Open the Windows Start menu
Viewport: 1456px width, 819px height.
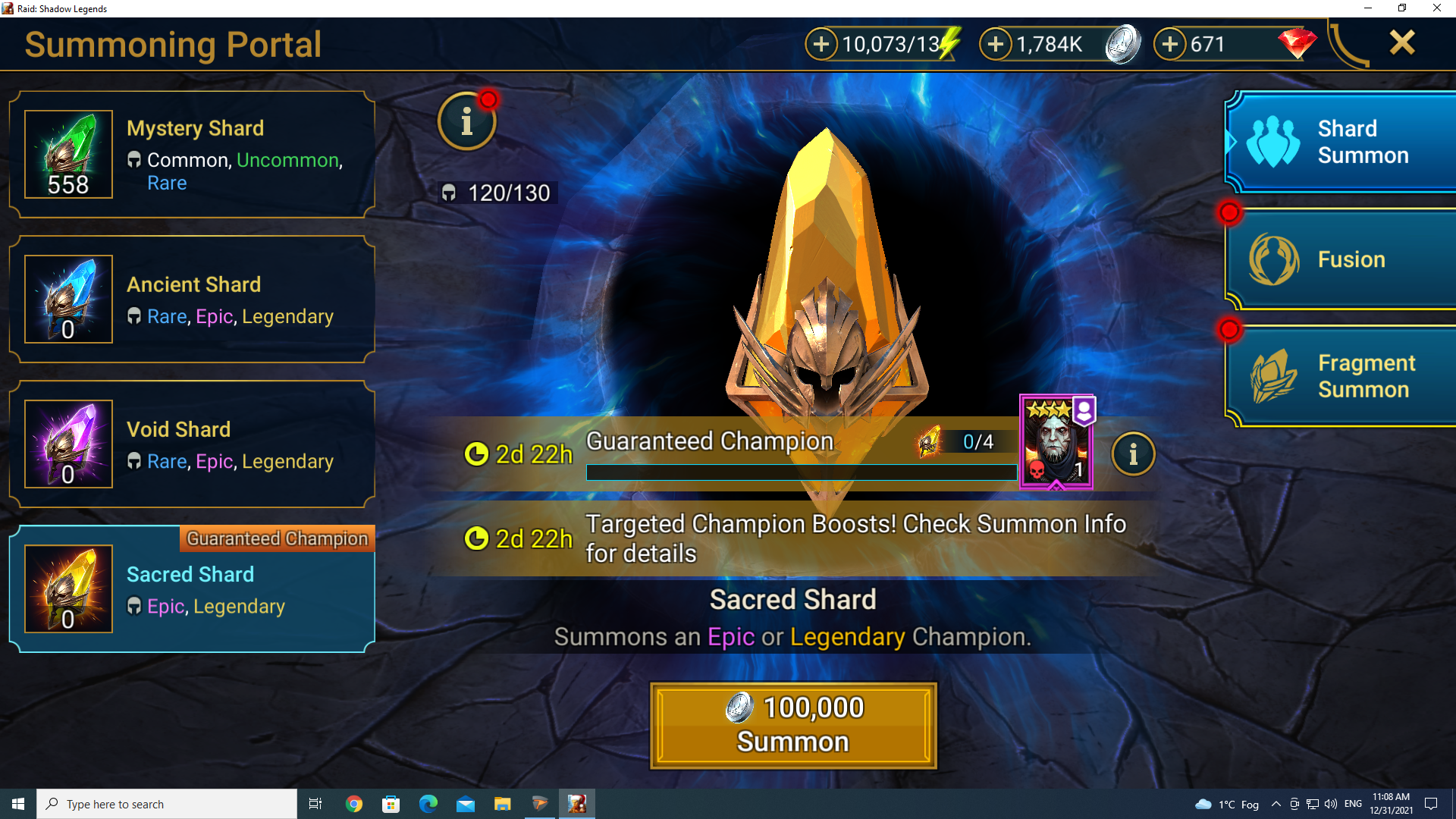click(18, 804)
